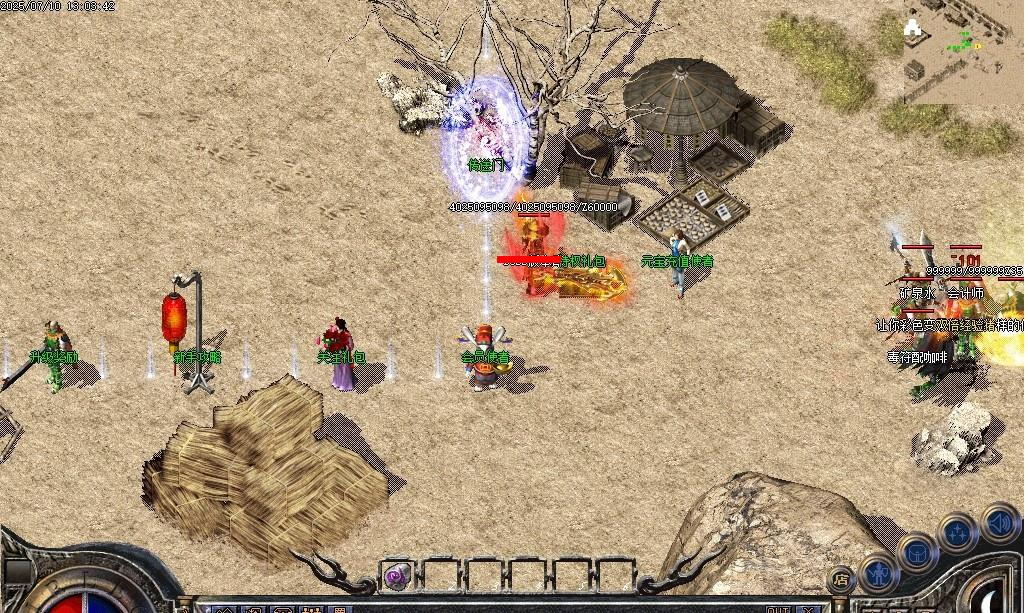The height and width of the screenshot is (613, 1028).
Task: Open the shop with the 店 button
Action: (842, 579)
